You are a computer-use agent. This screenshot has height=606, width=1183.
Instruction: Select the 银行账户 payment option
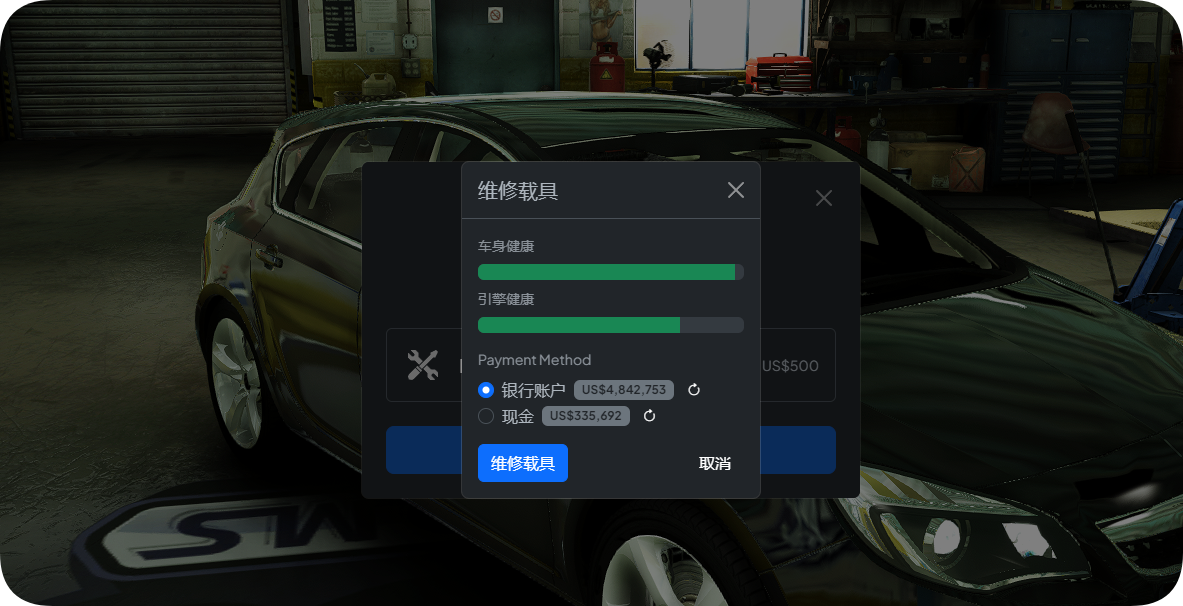tap(486, 390)
